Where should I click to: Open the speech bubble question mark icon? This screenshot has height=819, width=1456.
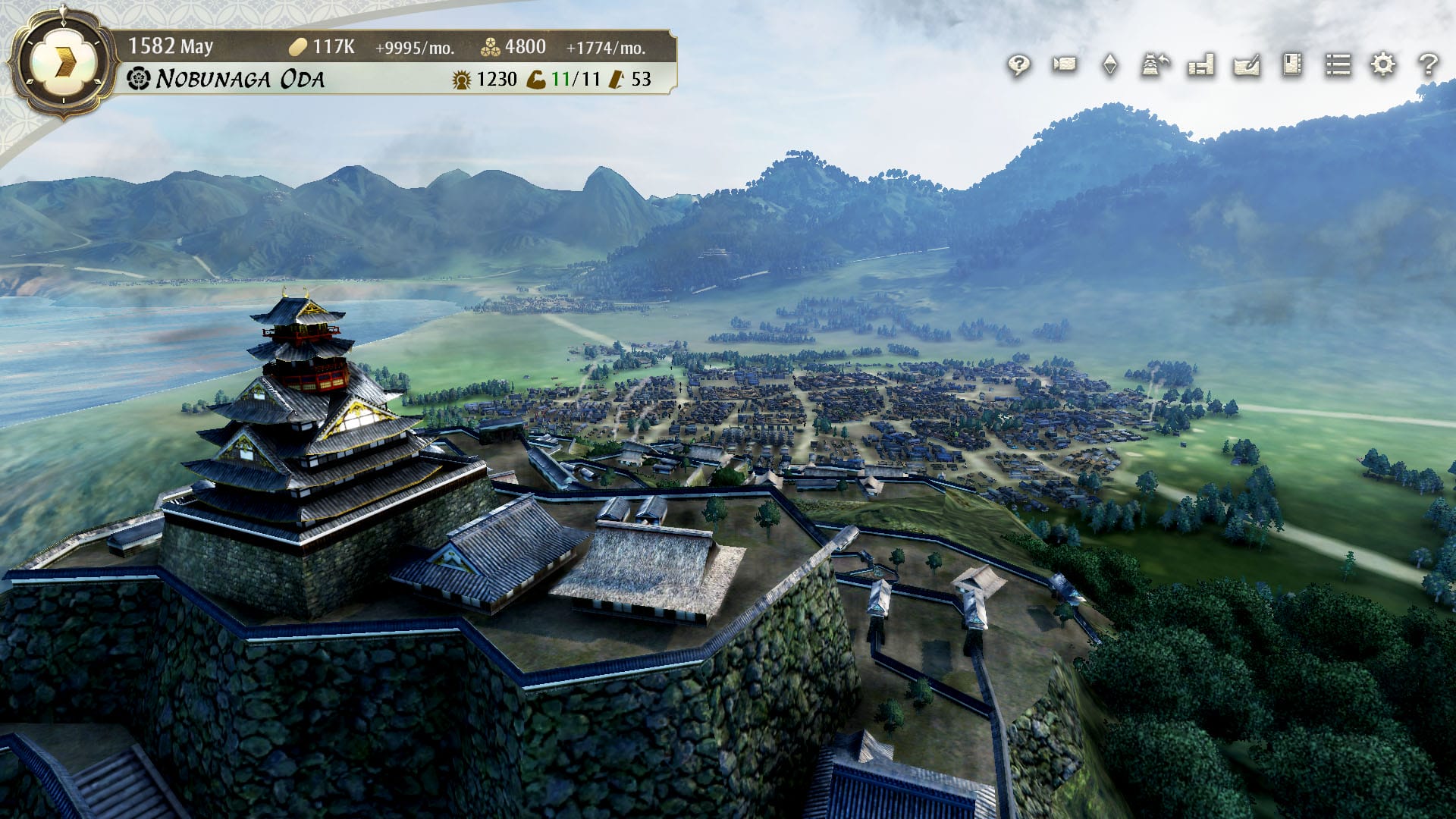click(1018, 65)
